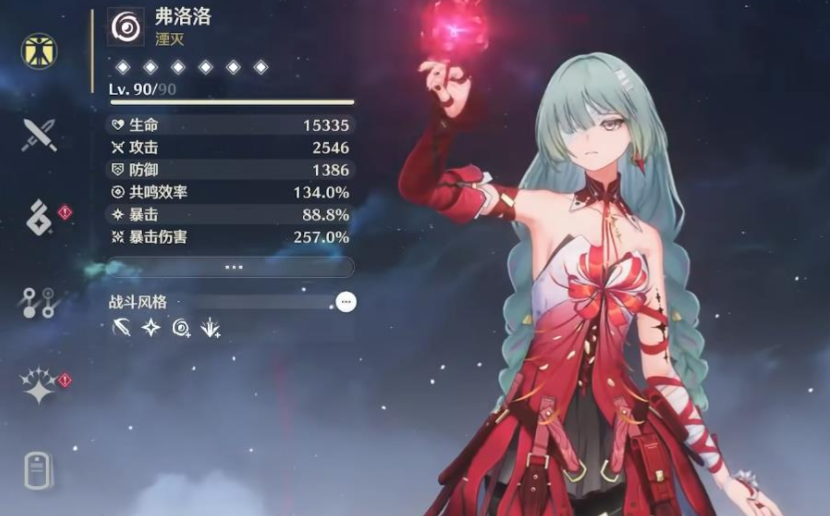Click the Havoc element swirl icon

(x=126, y=27)
